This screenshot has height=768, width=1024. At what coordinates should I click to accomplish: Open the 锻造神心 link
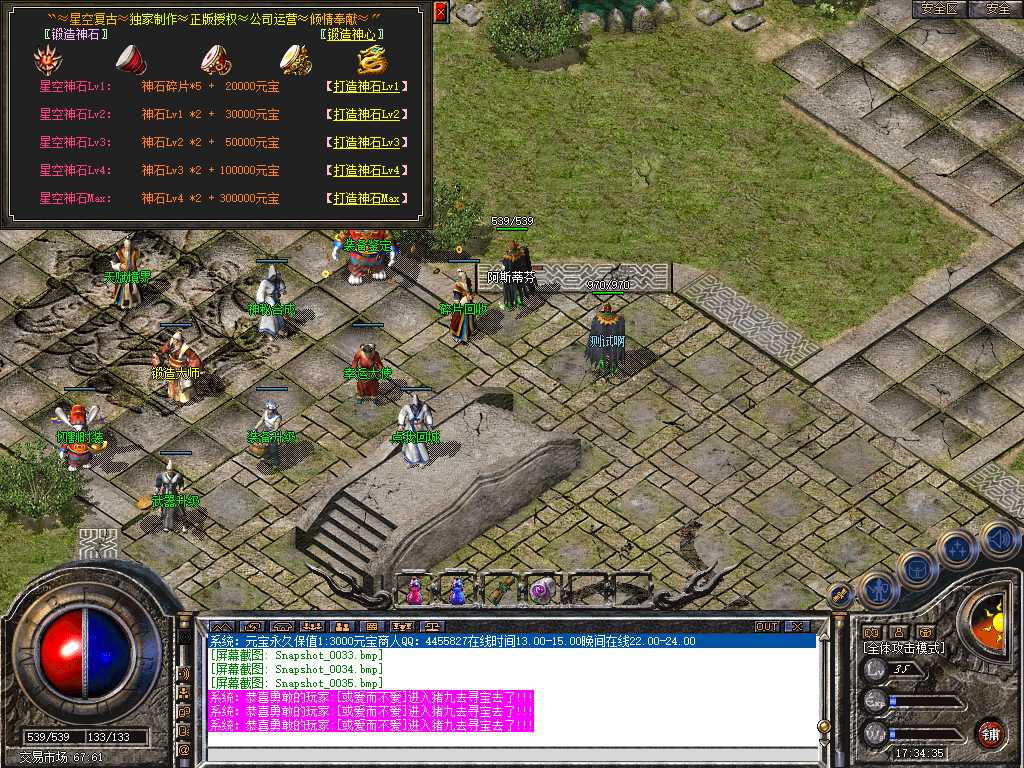353,34
